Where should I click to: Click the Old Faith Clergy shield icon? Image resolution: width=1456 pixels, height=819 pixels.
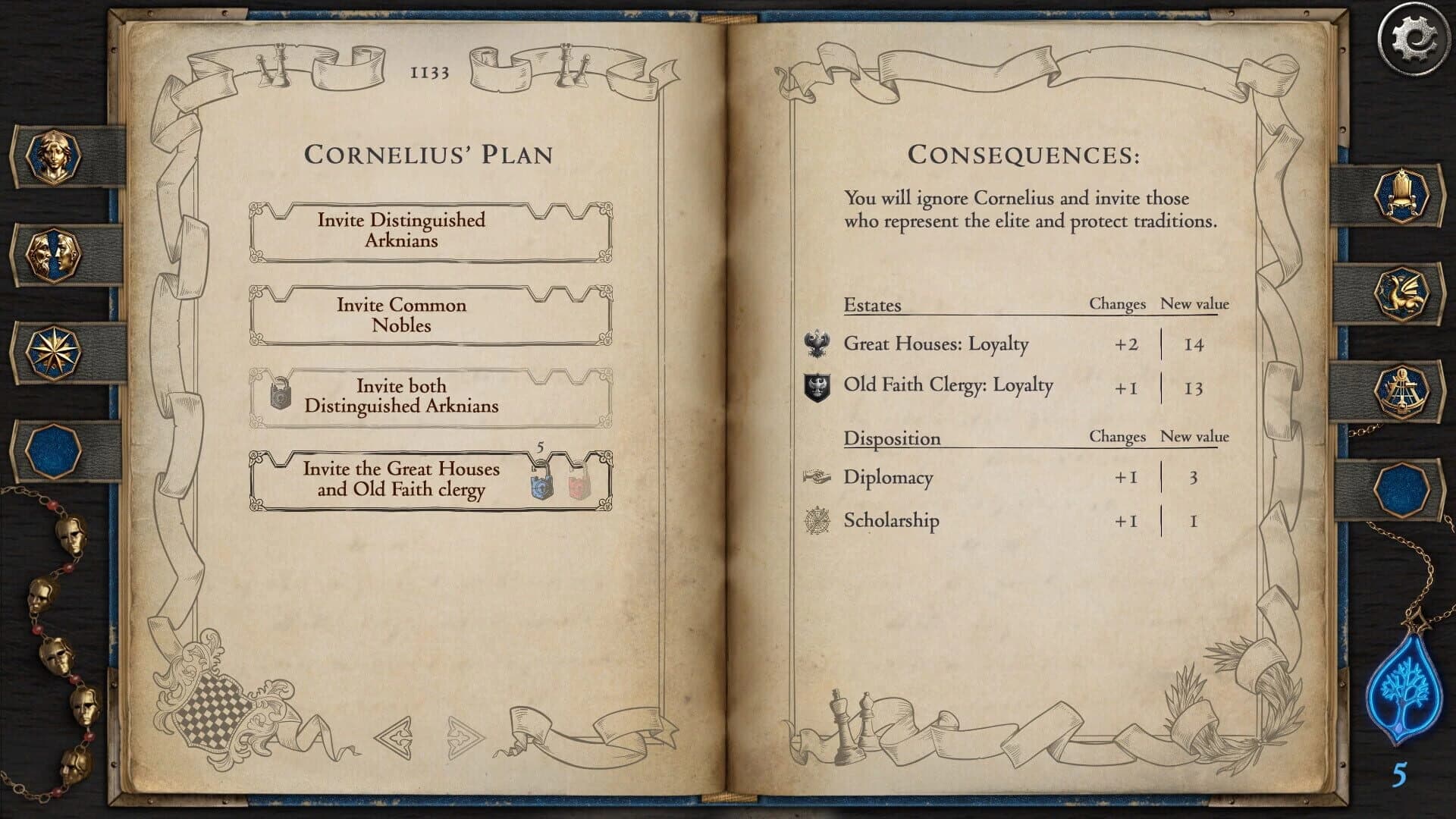(x=818, y=385)
